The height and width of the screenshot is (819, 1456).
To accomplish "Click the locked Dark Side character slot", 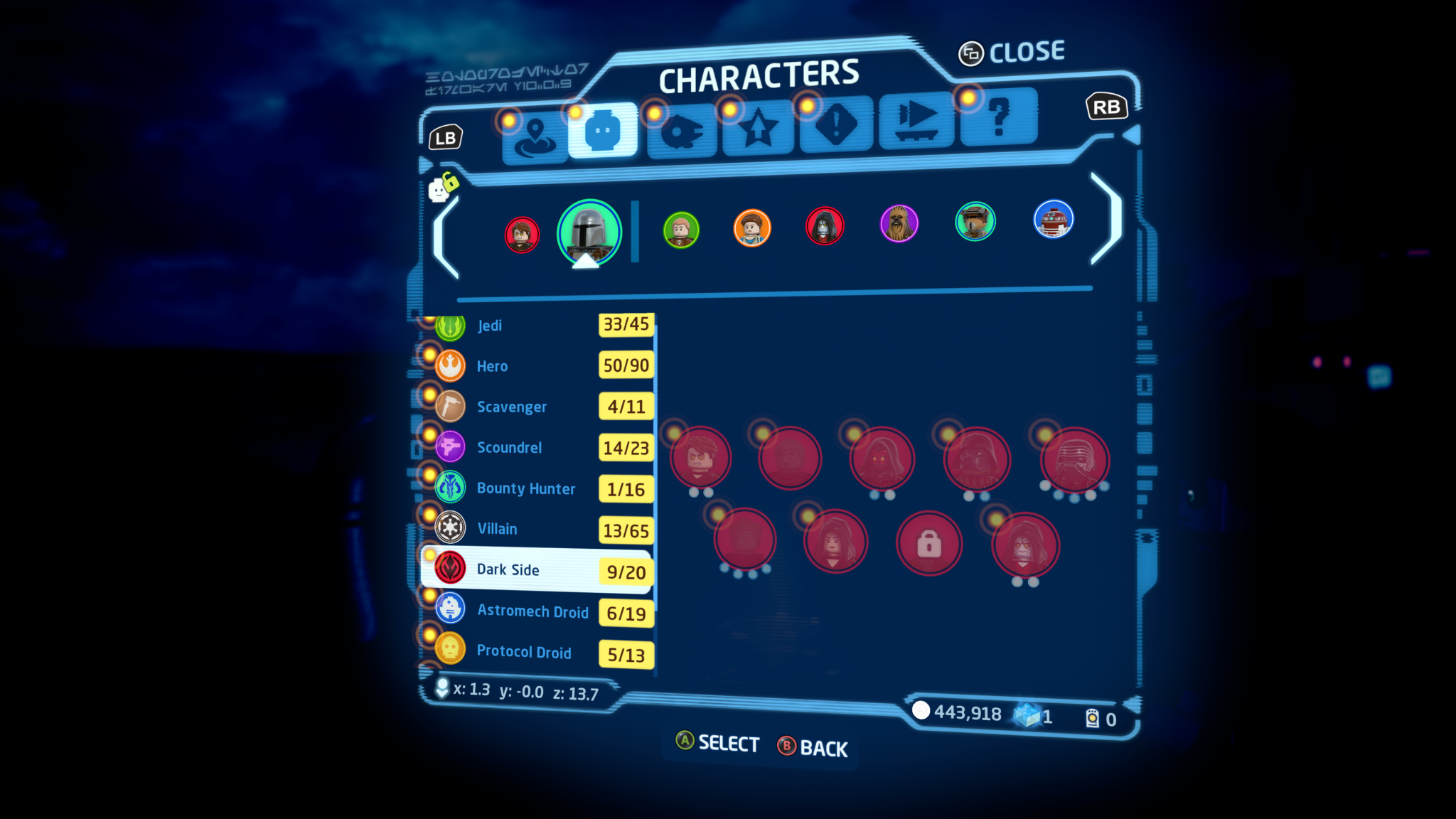I will pos(929,542).
